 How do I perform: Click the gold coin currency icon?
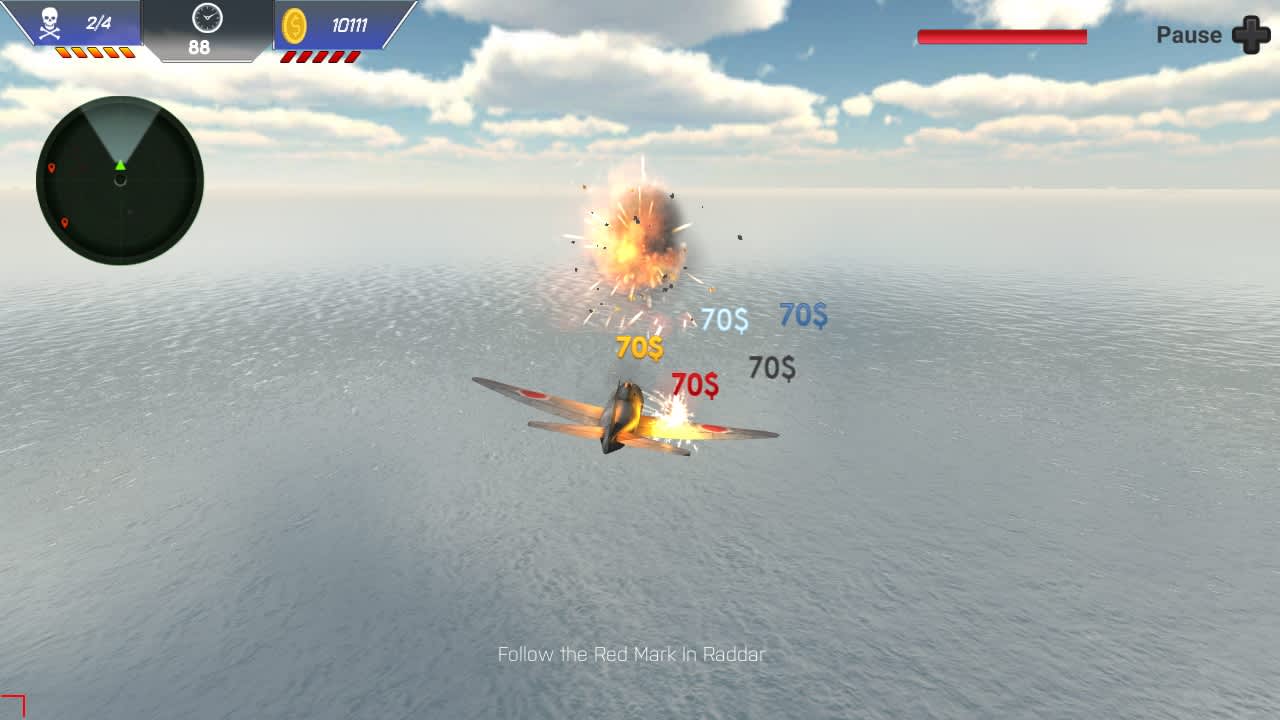click(x=295, y=27)
